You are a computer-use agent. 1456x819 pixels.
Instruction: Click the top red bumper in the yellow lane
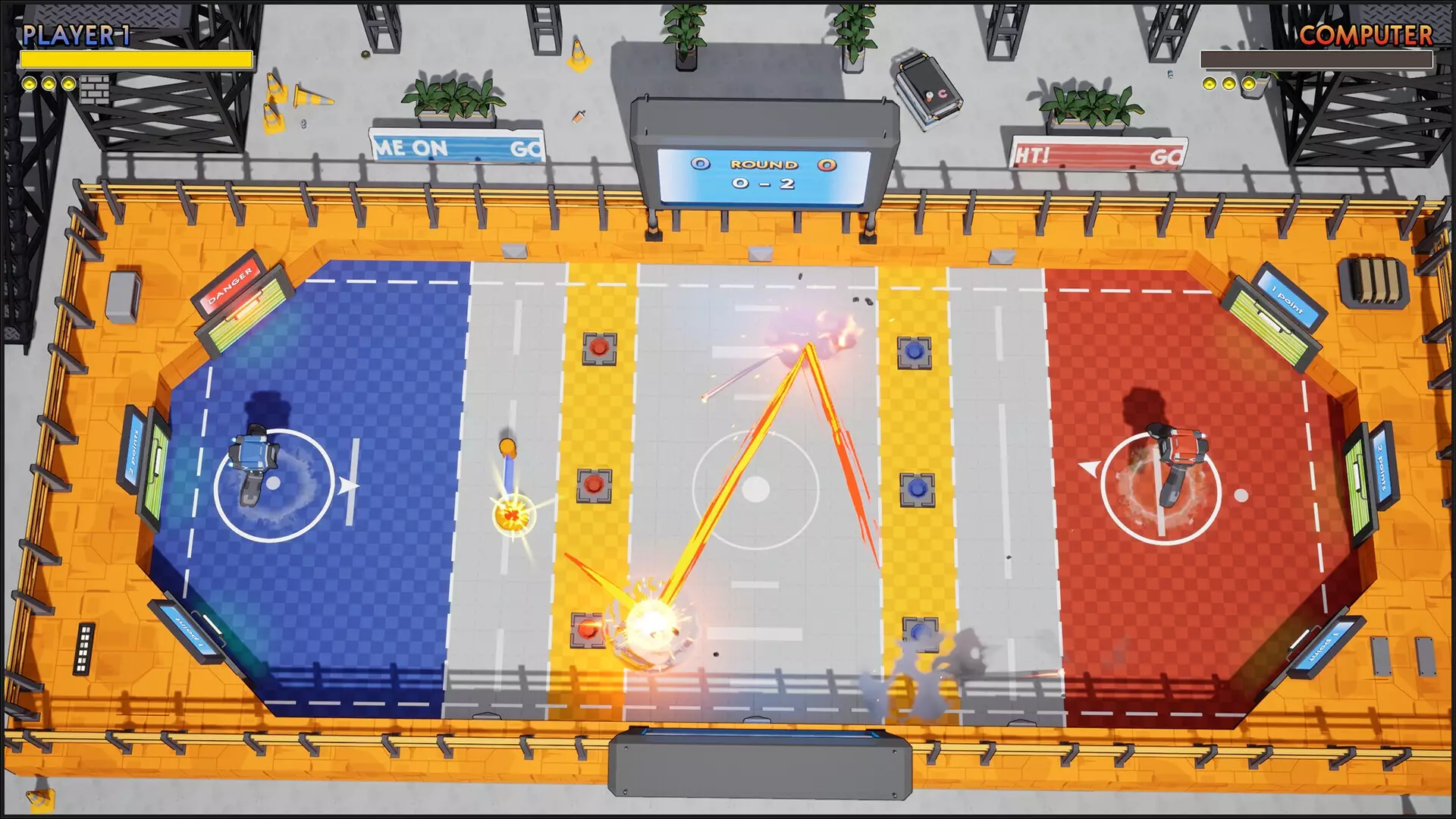598,348
